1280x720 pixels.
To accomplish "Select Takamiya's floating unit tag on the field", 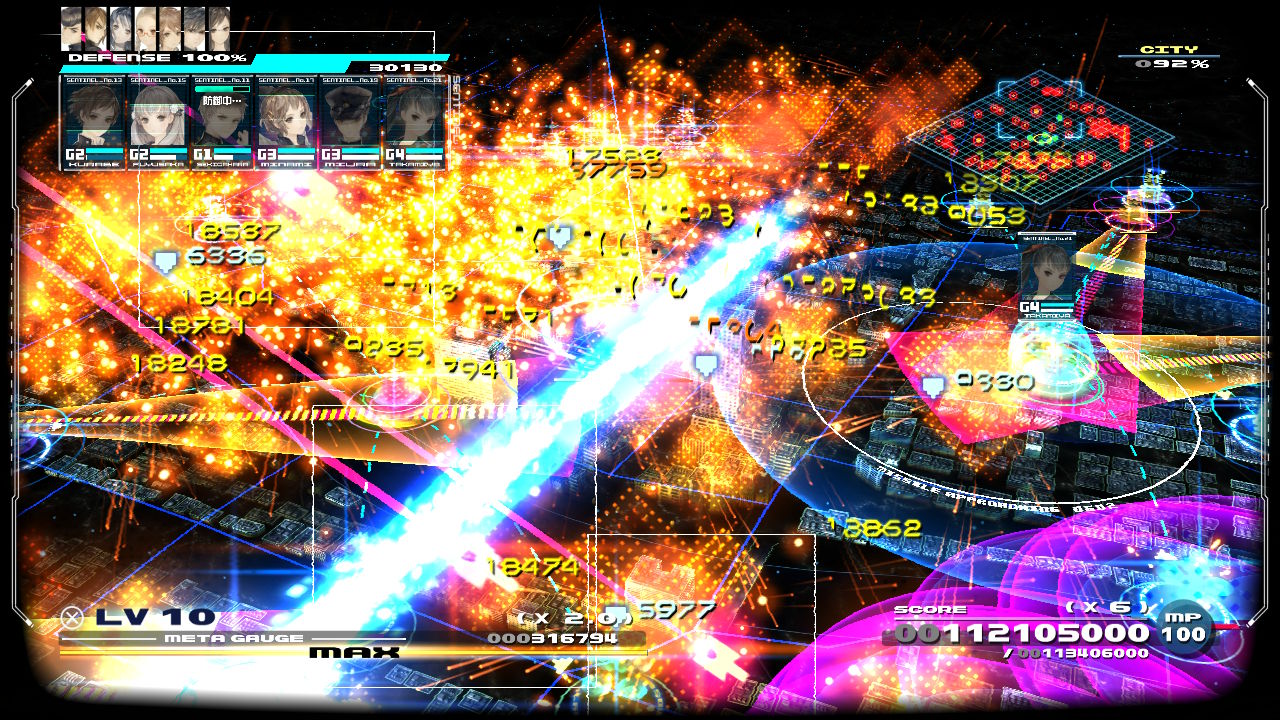I will [1046, 275].
